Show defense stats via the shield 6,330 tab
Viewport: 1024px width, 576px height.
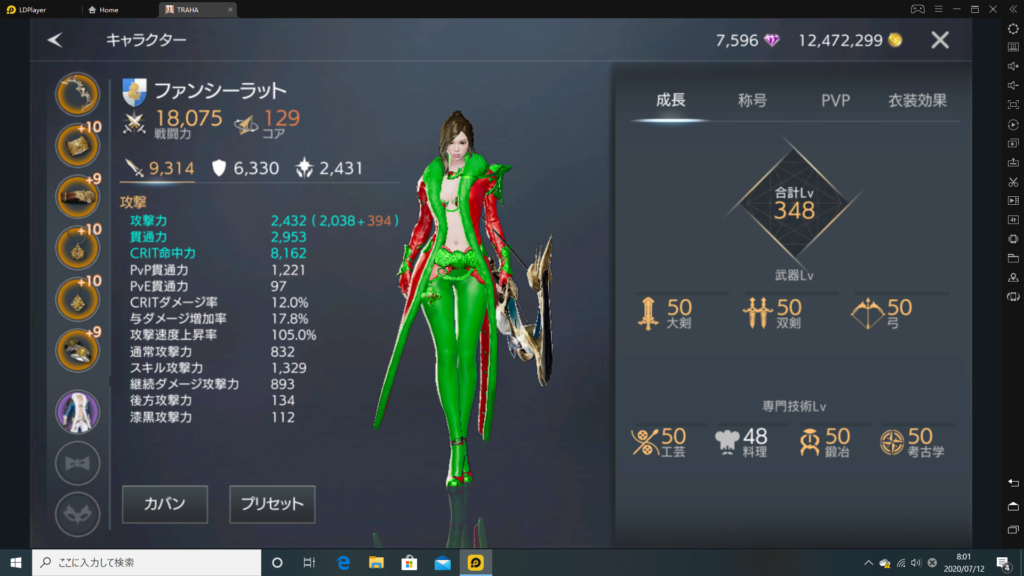(x=244, y=169)
